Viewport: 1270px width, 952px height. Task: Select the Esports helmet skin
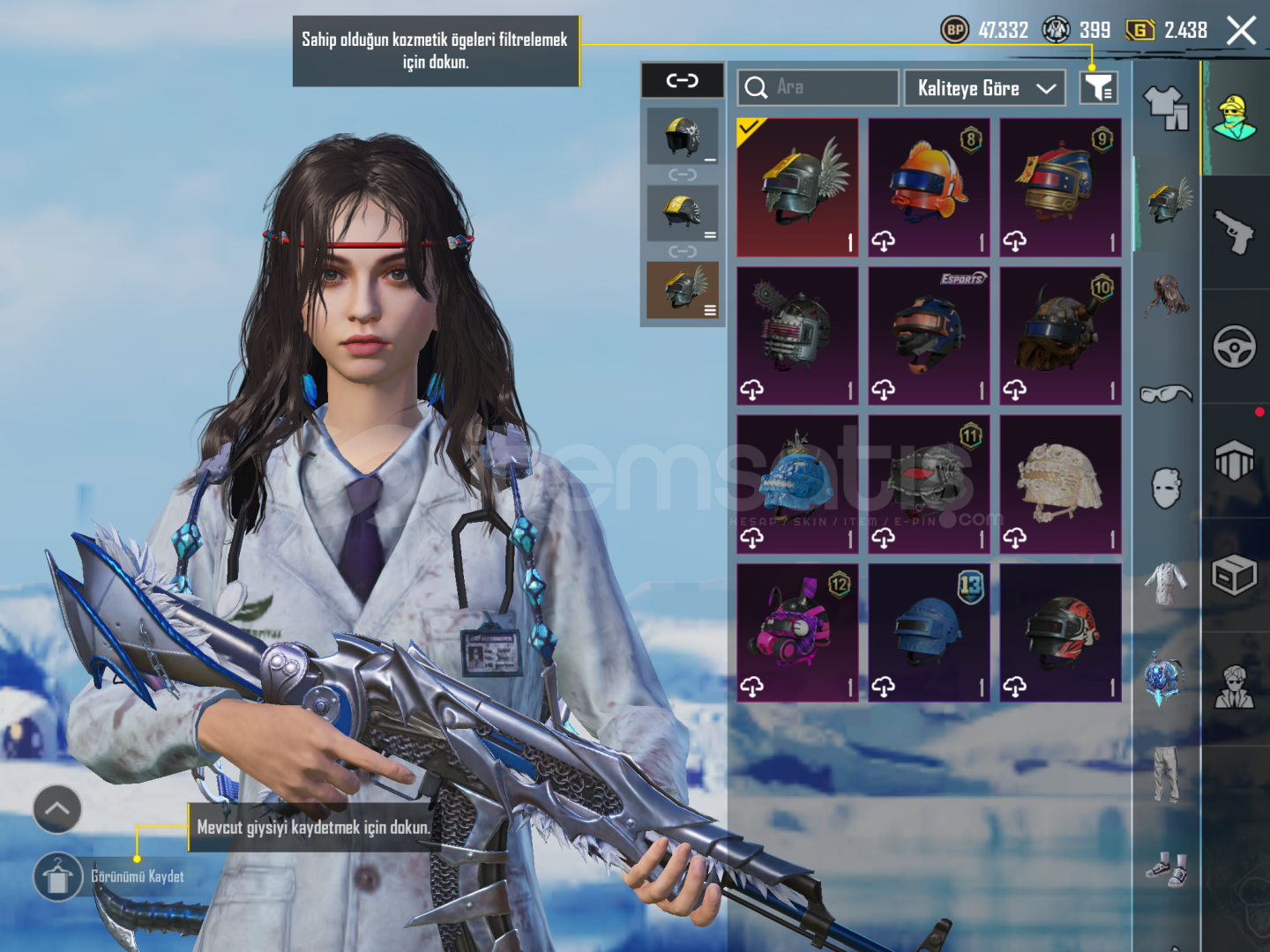tap(929, 336)
